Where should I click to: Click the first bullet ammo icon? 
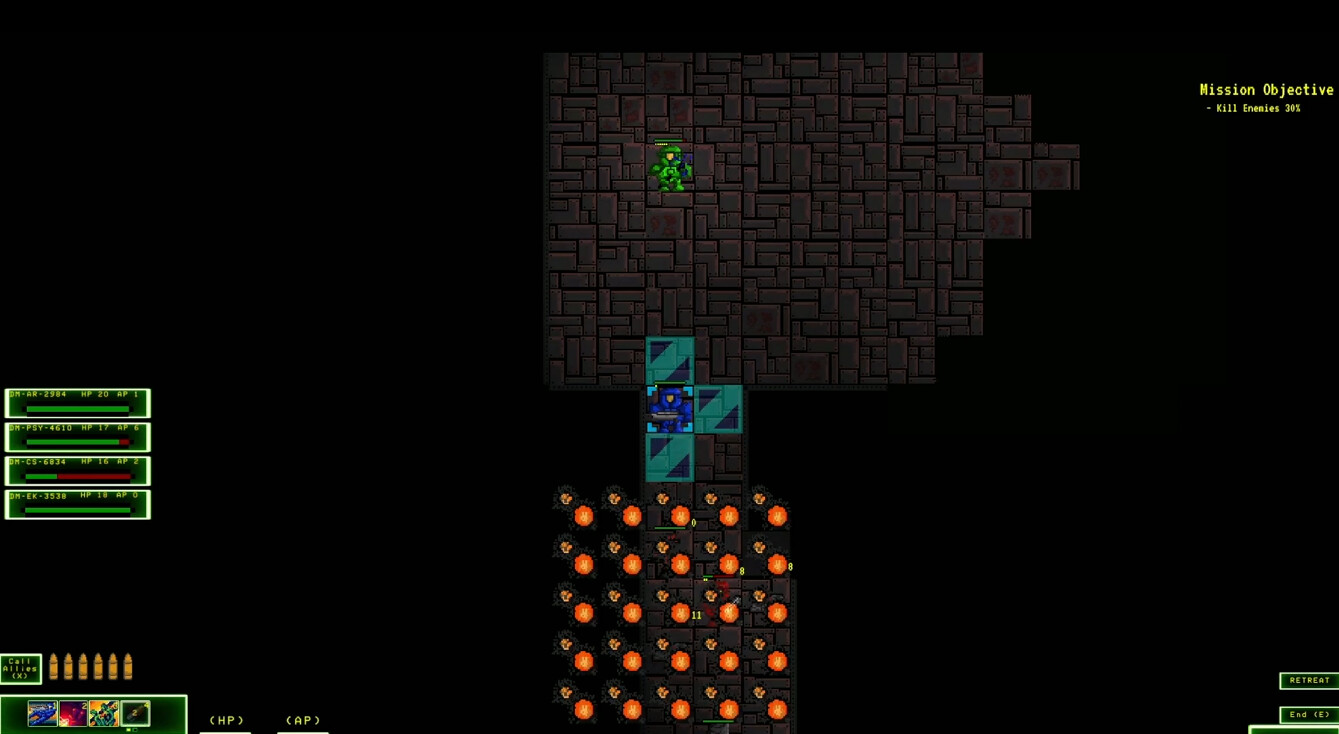53,668
